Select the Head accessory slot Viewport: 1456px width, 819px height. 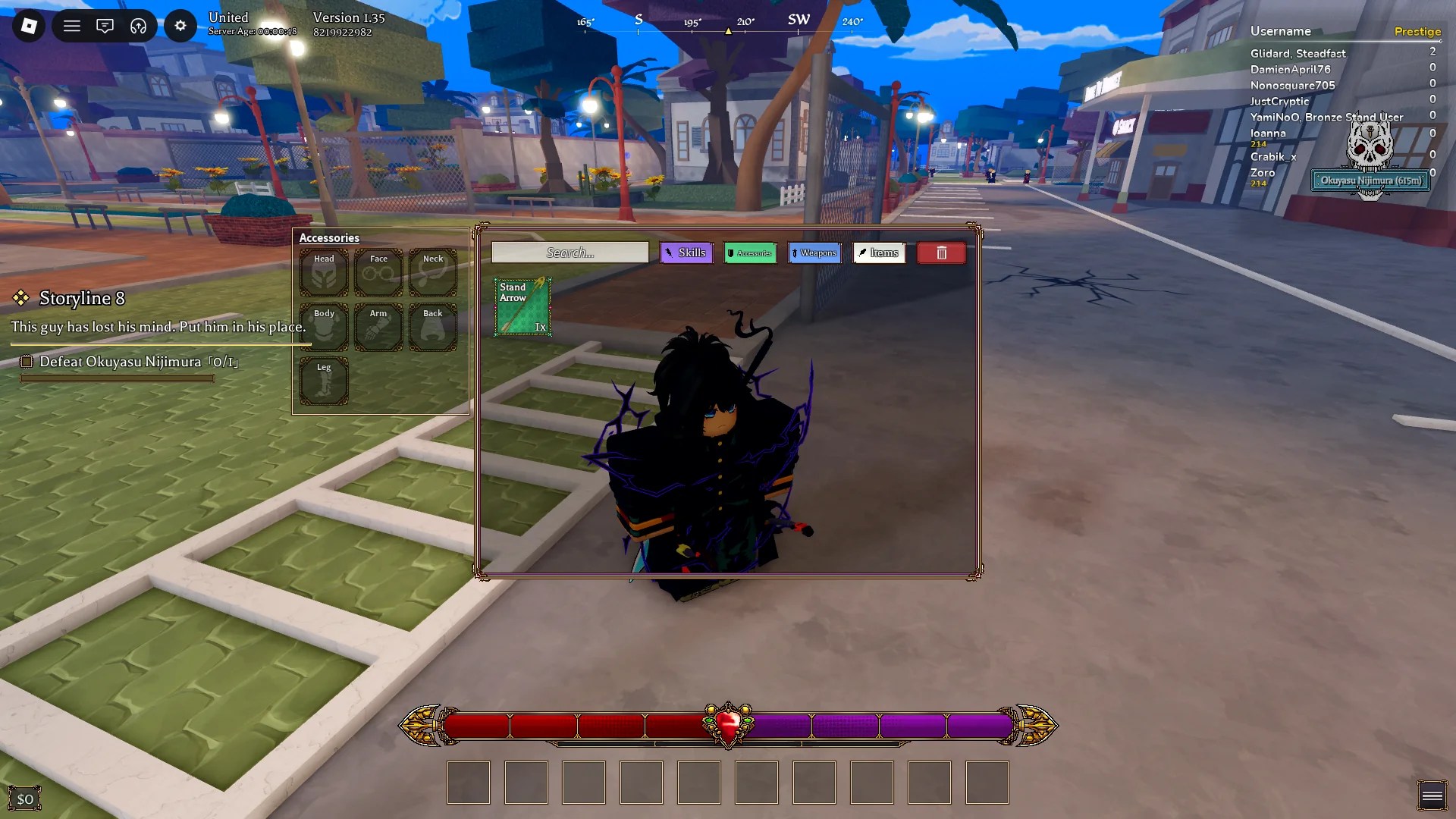(324, 272)
